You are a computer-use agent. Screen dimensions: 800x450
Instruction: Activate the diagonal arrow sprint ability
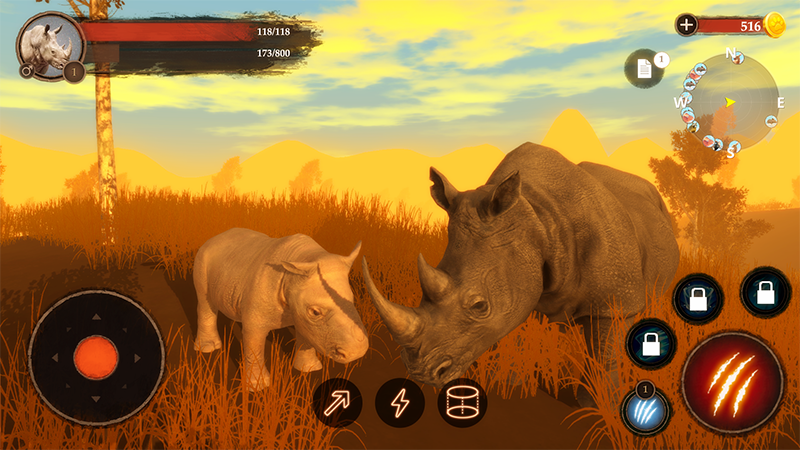(x=337, y=403)
